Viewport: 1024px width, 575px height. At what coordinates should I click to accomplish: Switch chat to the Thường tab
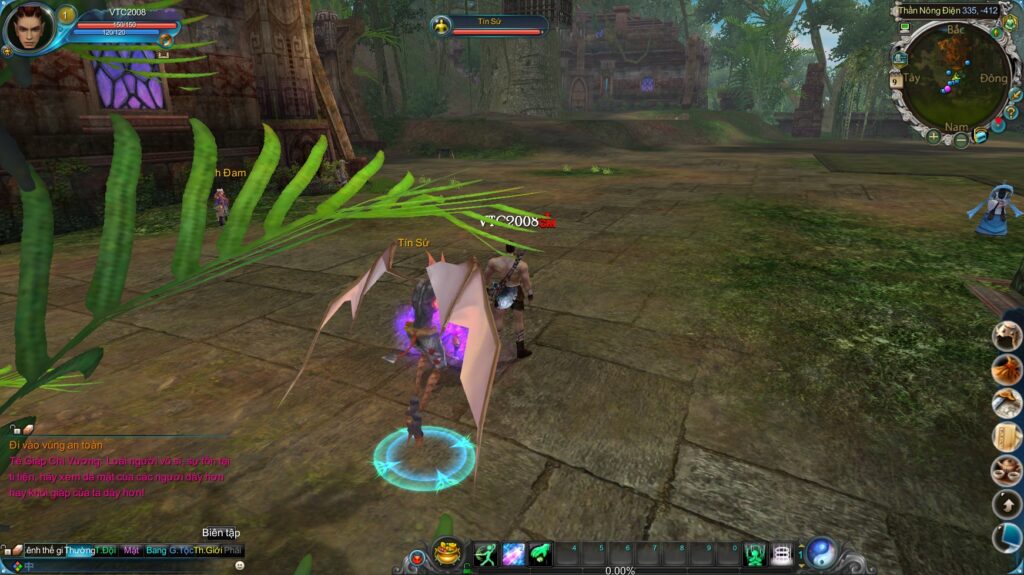pyautogui.click(x=79, y=550)
